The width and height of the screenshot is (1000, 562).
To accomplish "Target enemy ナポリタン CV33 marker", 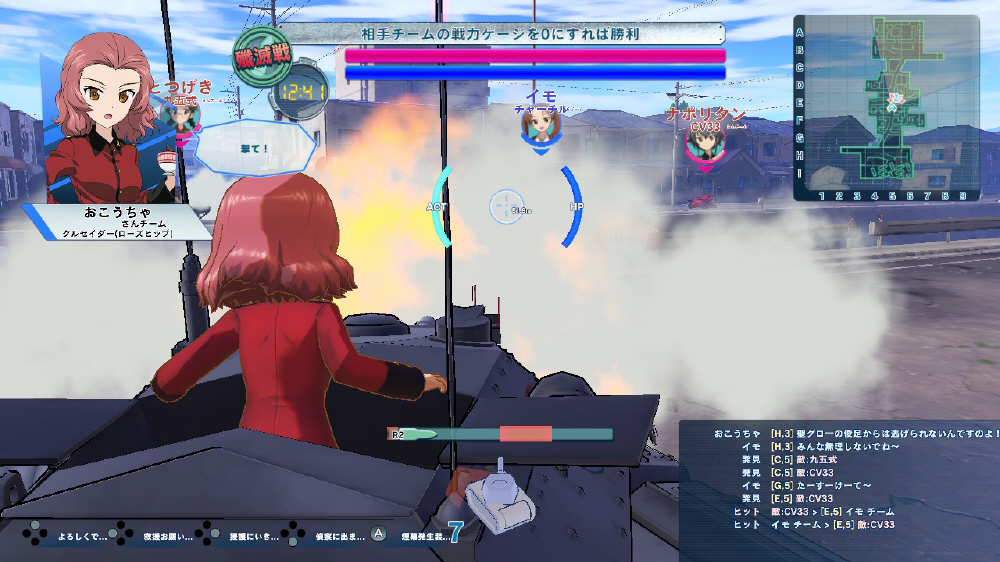I will [706, 142].
